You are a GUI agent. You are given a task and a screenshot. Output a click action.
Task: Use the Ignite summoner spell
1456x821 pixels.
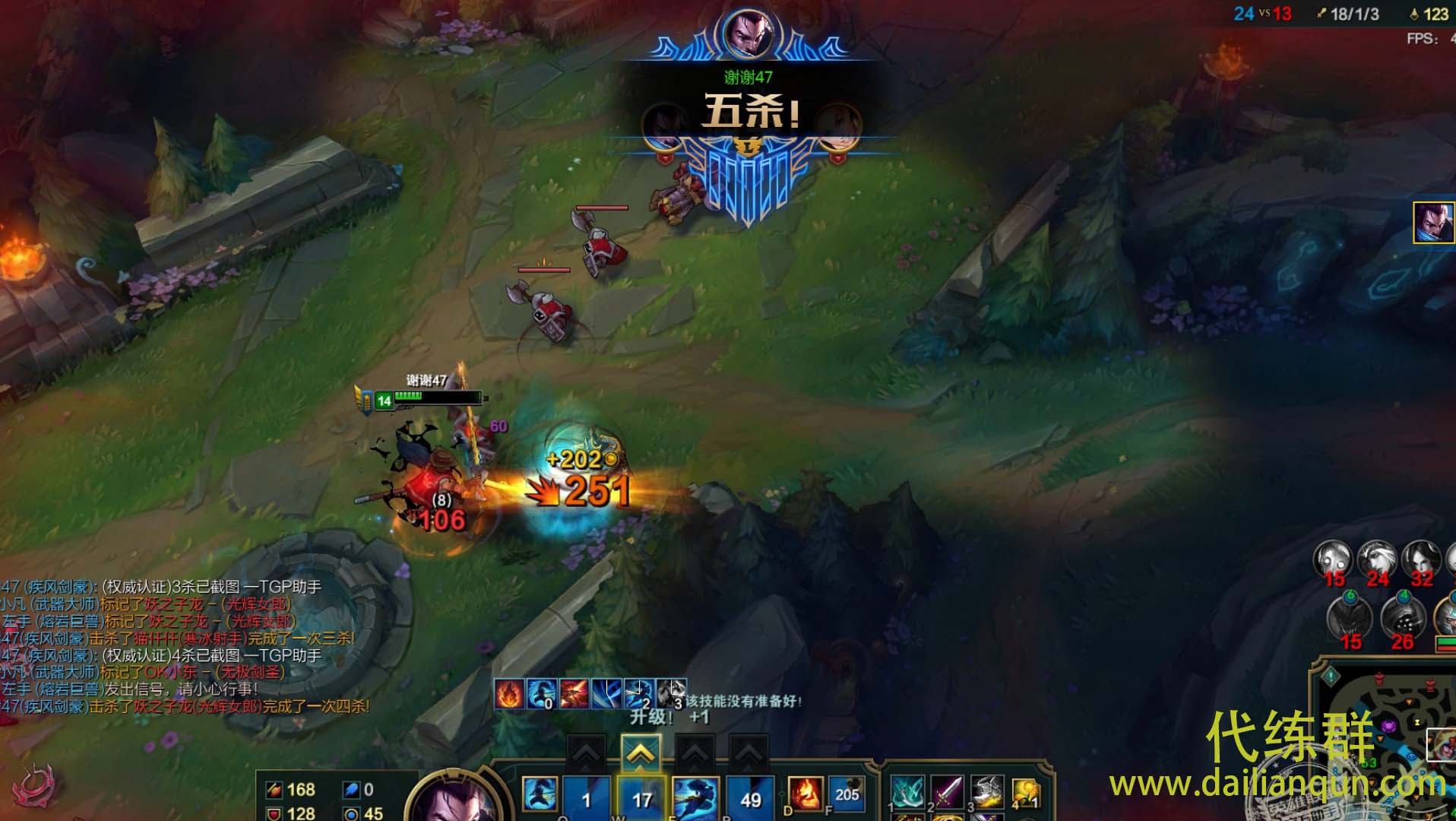pos(805,794)
